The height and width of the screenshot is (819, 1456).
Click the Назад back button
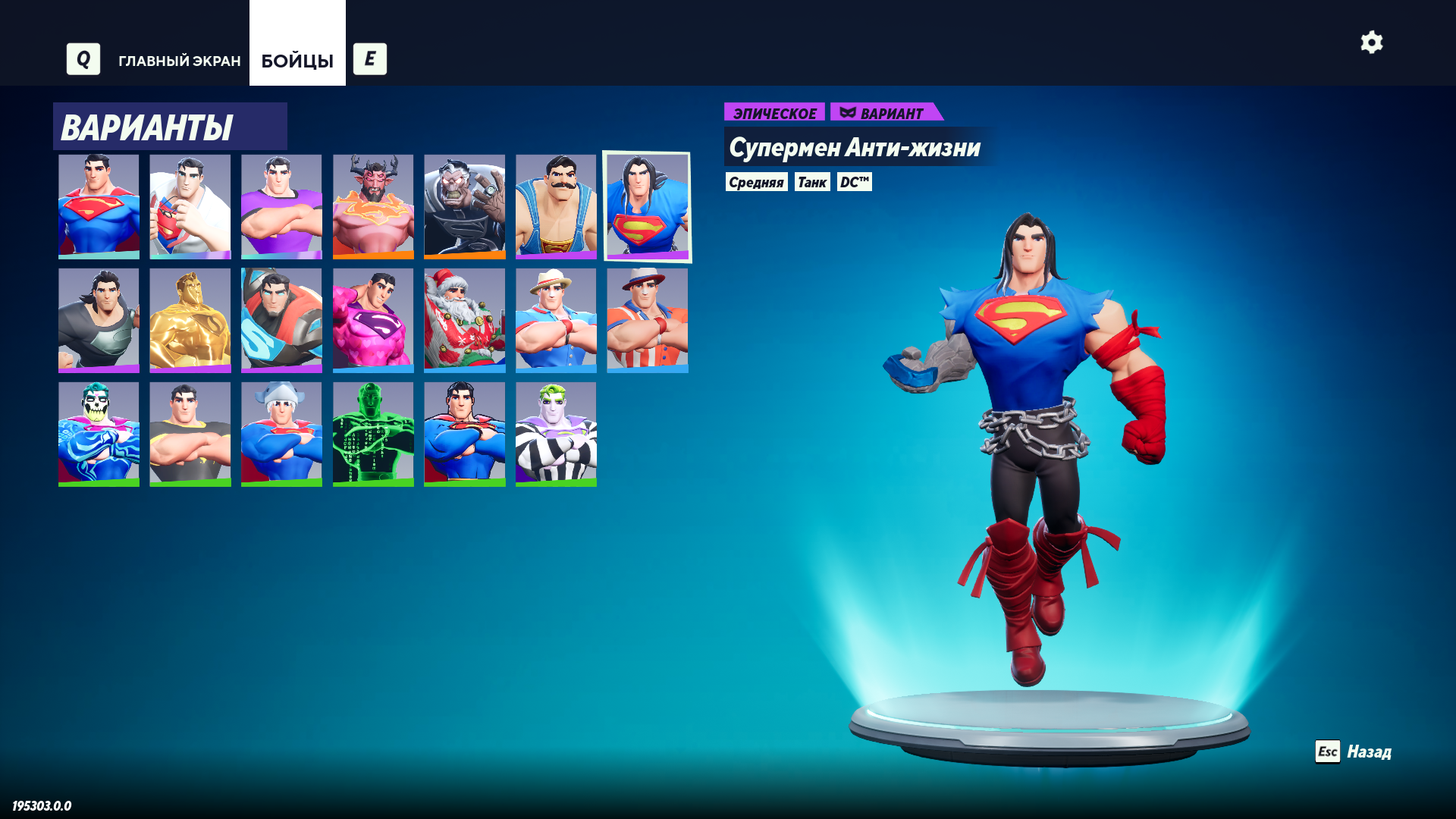tap(1354, 752)
